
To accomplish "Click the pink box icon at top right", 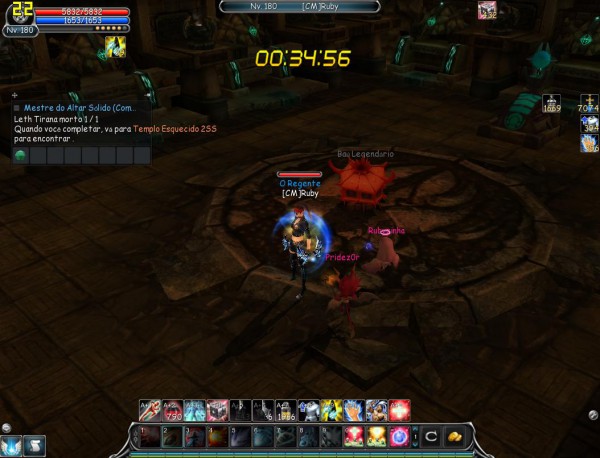I will pos(487,10).
